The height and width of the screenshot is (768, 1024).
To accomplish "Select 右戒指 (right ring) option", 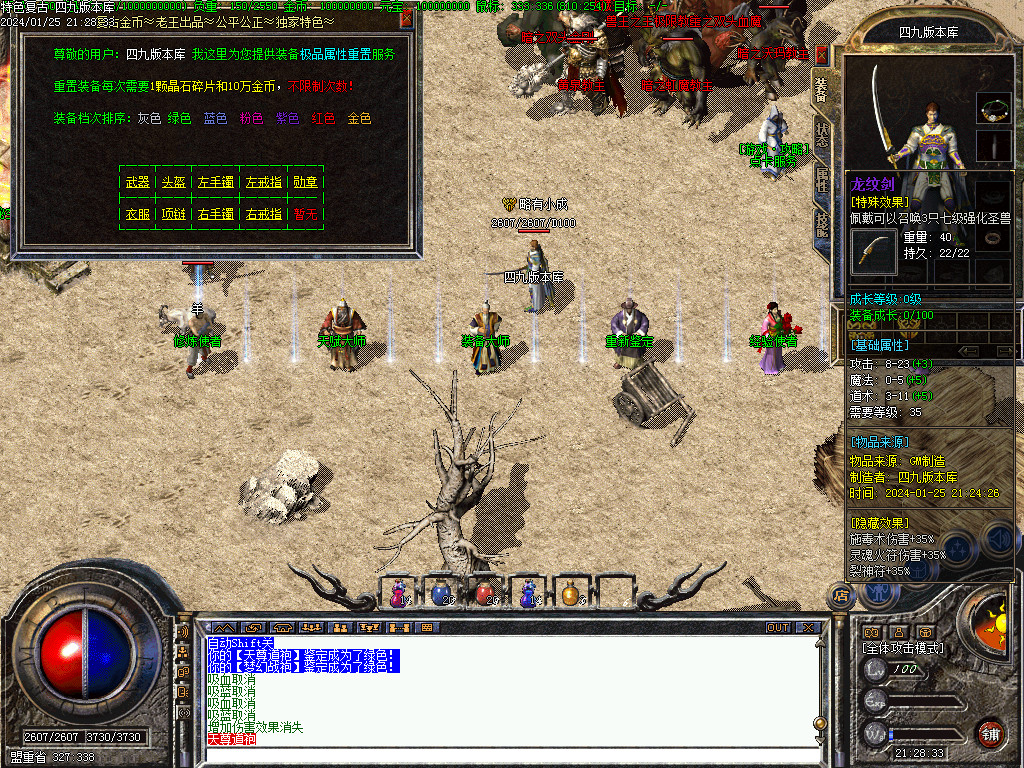I will [263, 214].
